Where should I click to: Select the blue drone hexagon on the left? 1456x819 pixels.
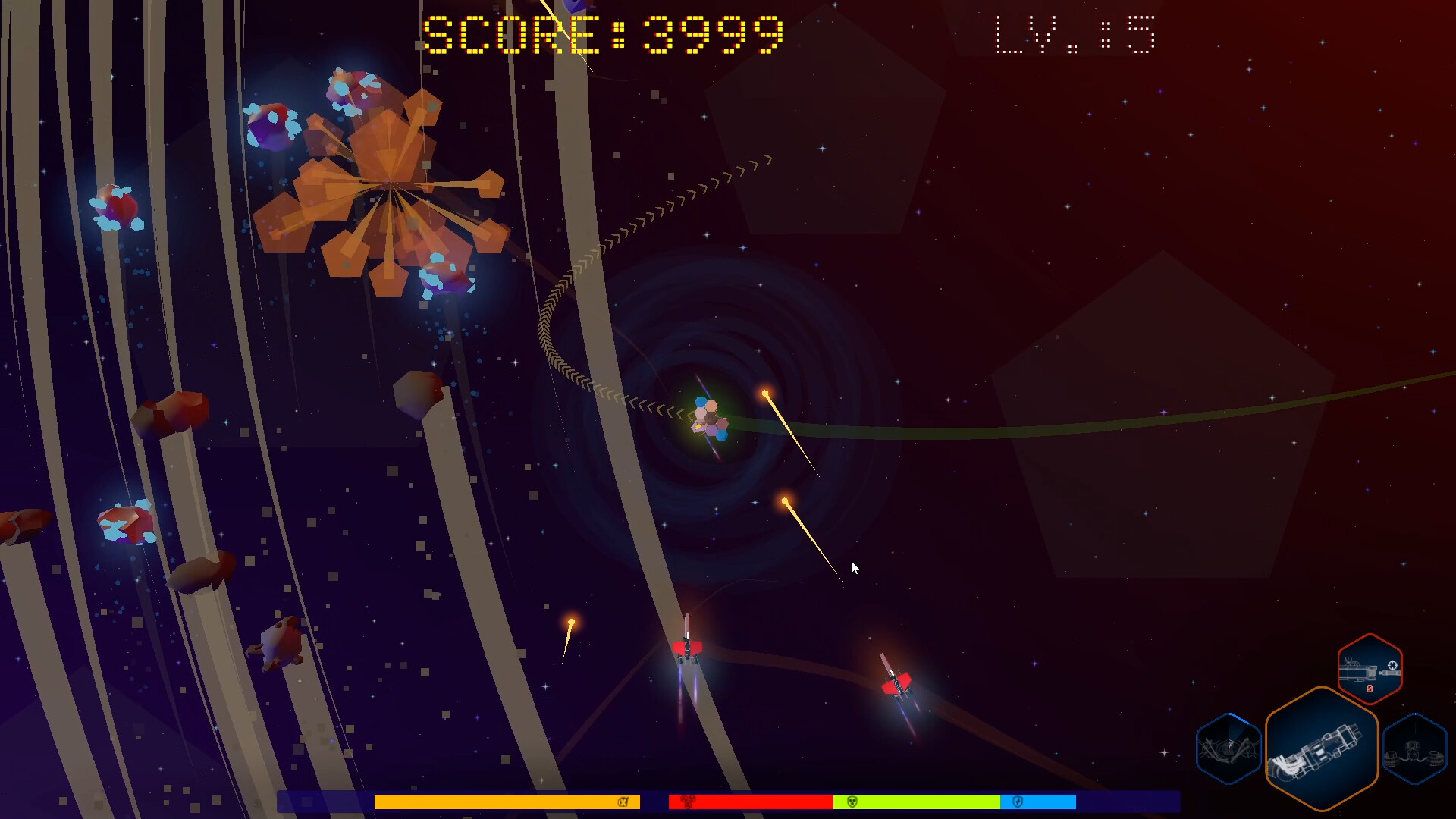[x=1229, y=747]
